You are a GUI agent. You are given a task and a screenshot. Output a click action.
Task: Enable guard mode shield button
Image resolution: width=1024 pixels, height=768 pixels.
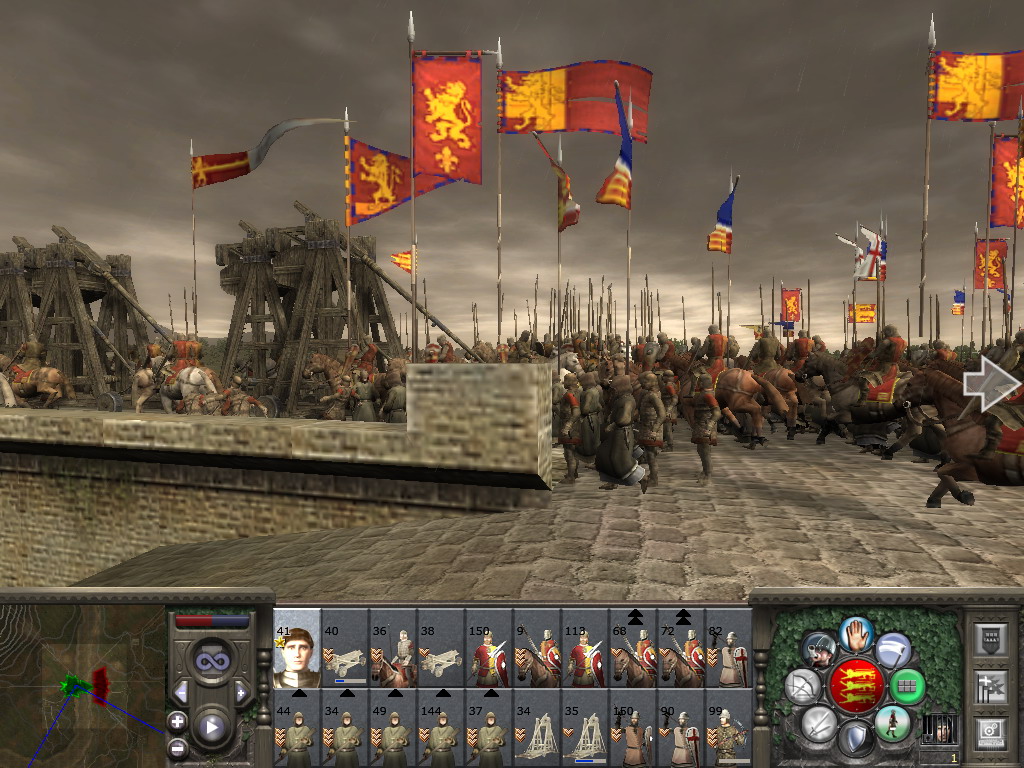pos(855,739)
